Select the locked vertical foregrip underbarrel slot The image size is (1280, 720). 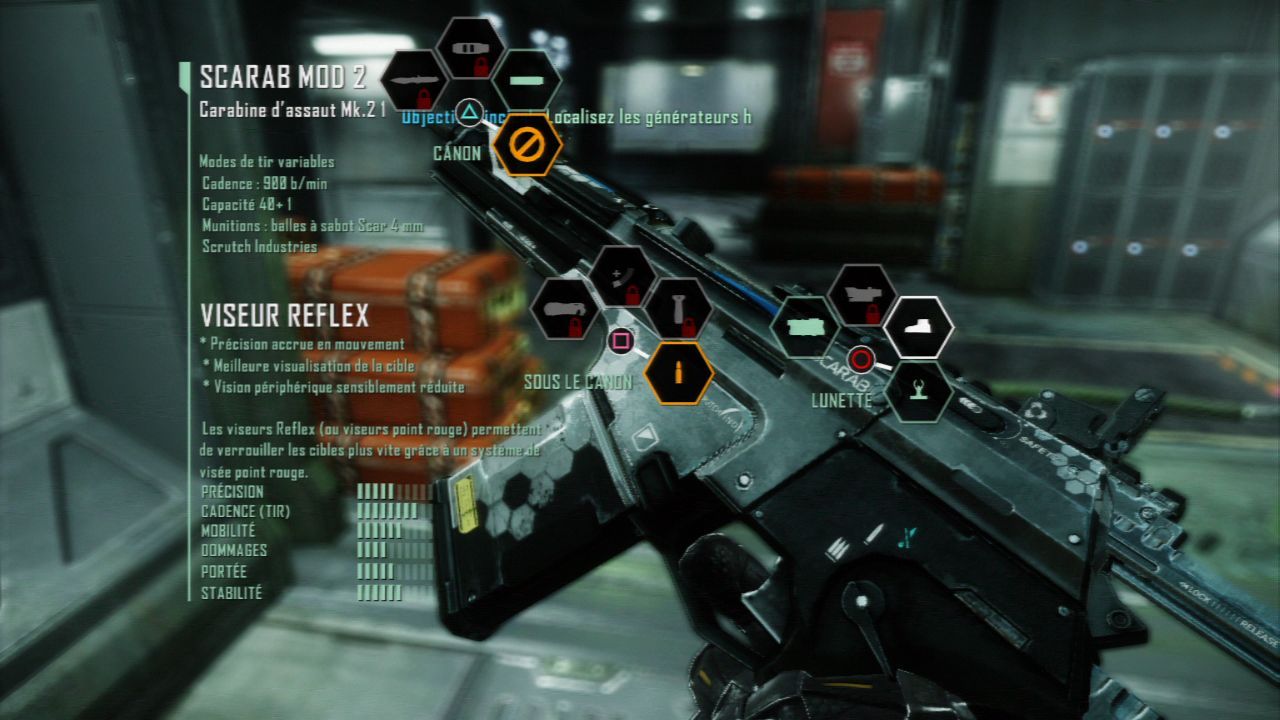678,309
